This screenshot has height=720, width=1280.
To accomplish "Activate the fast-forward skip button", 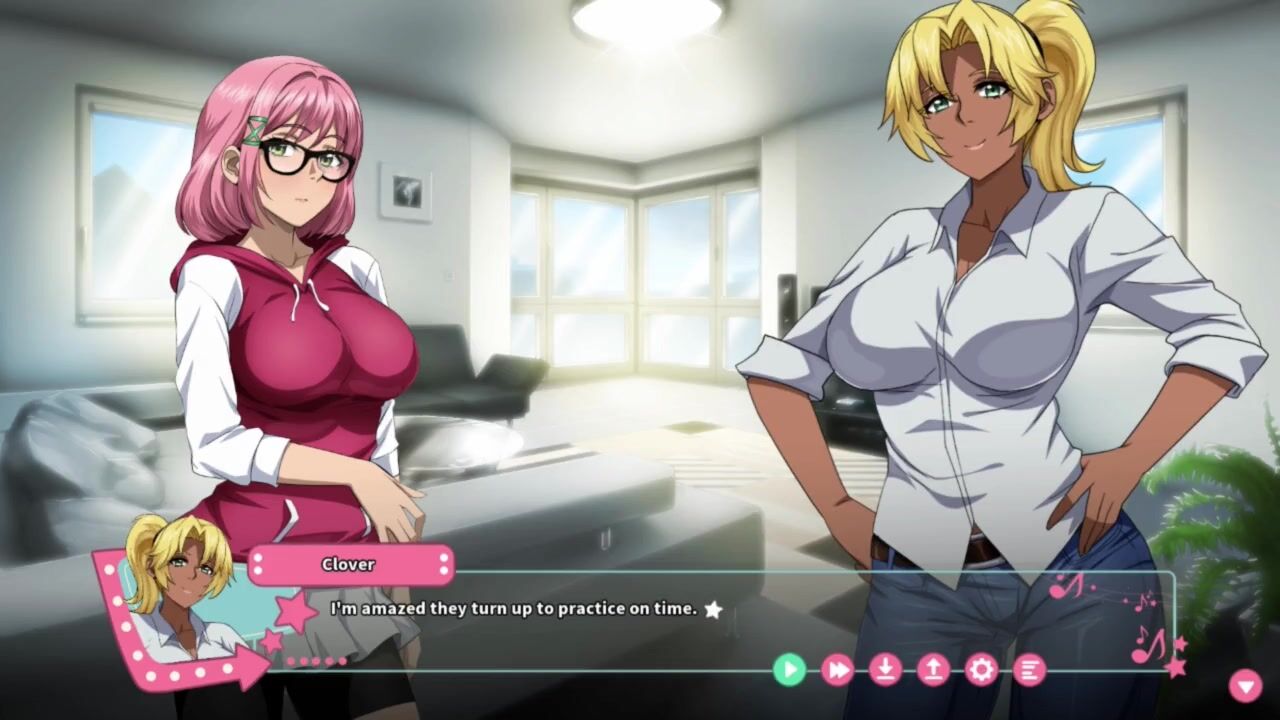I will coord(837,669).
